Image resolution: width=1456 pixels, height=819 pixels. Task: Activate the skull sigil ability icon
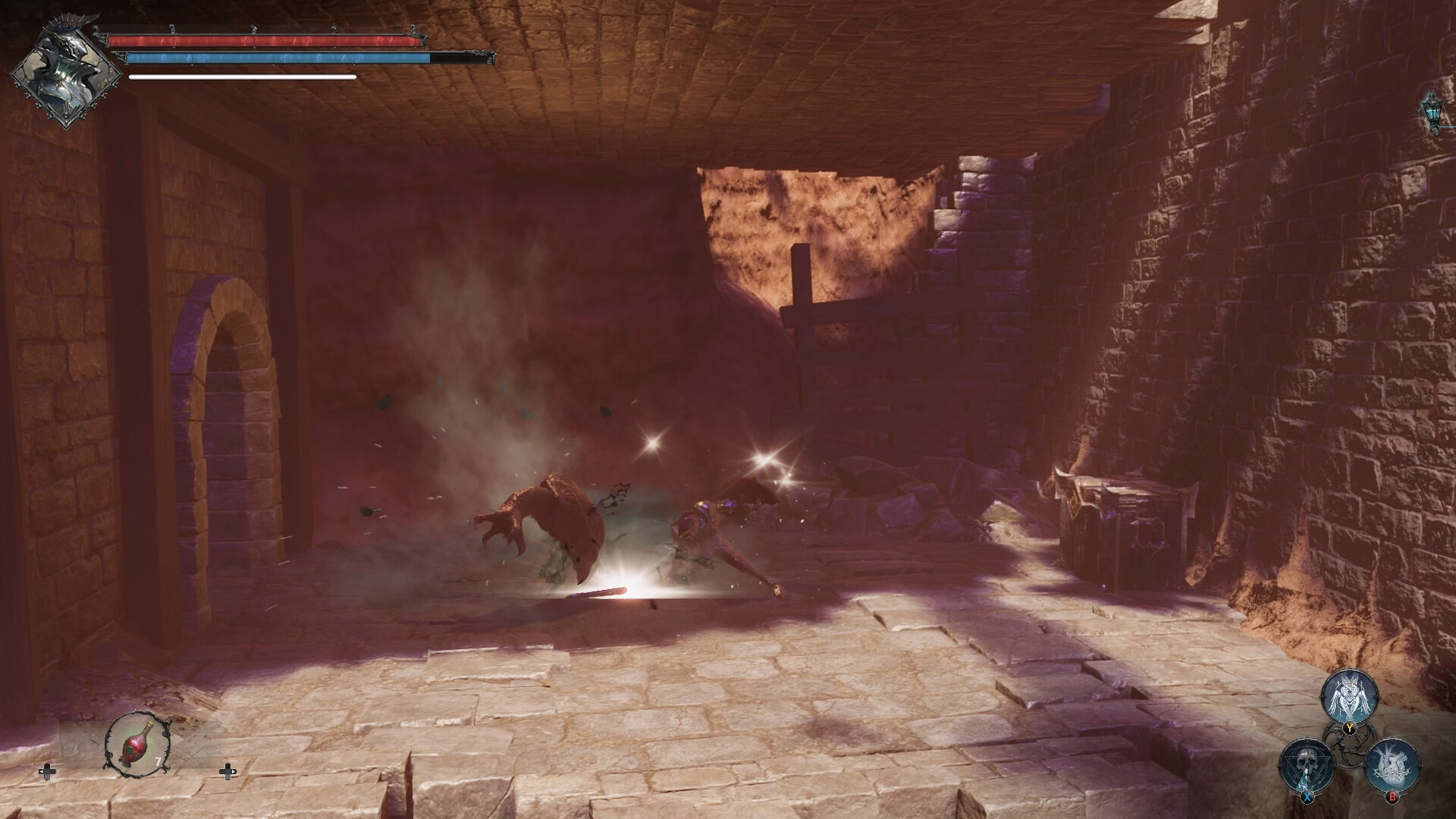point(1306,764)
